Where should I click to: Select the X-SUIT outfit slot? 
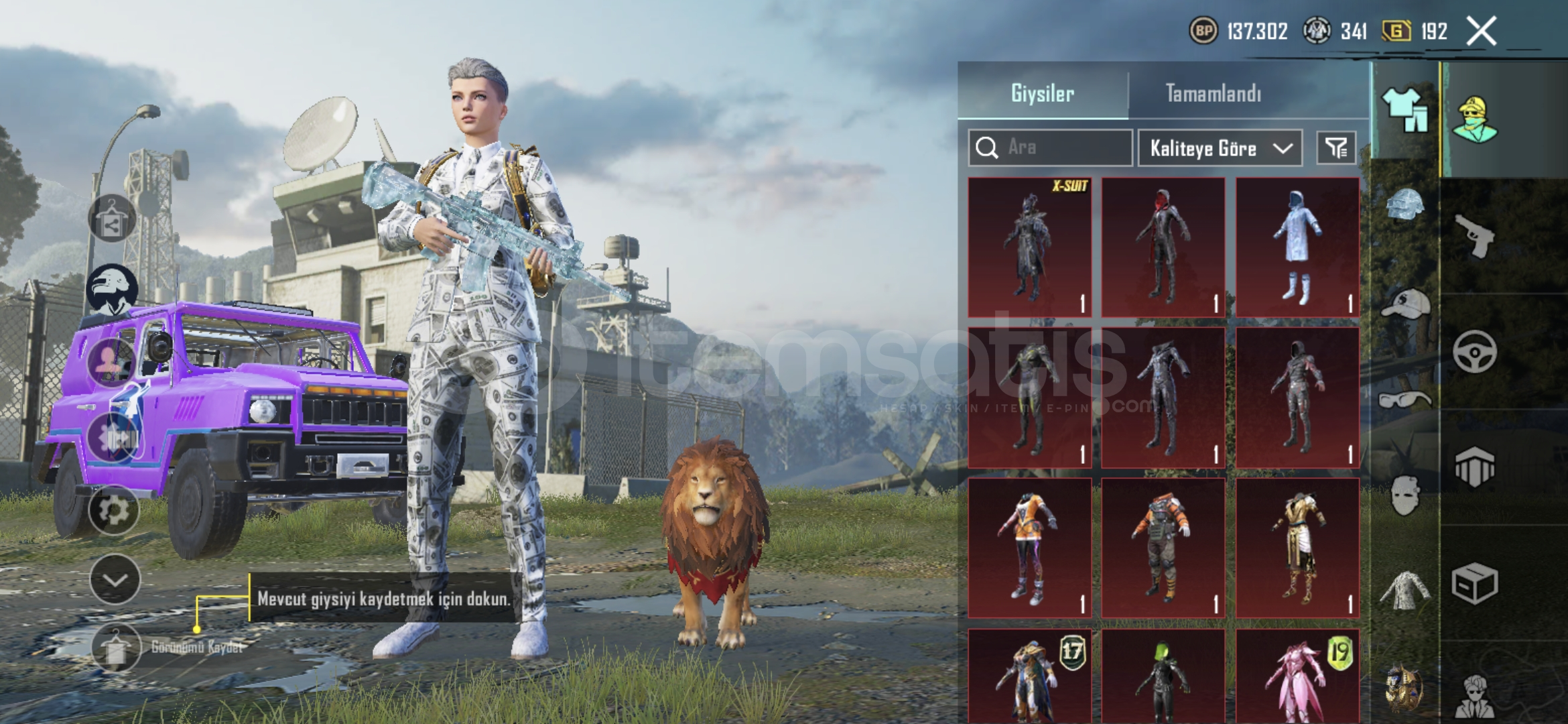click(1029, 247)
